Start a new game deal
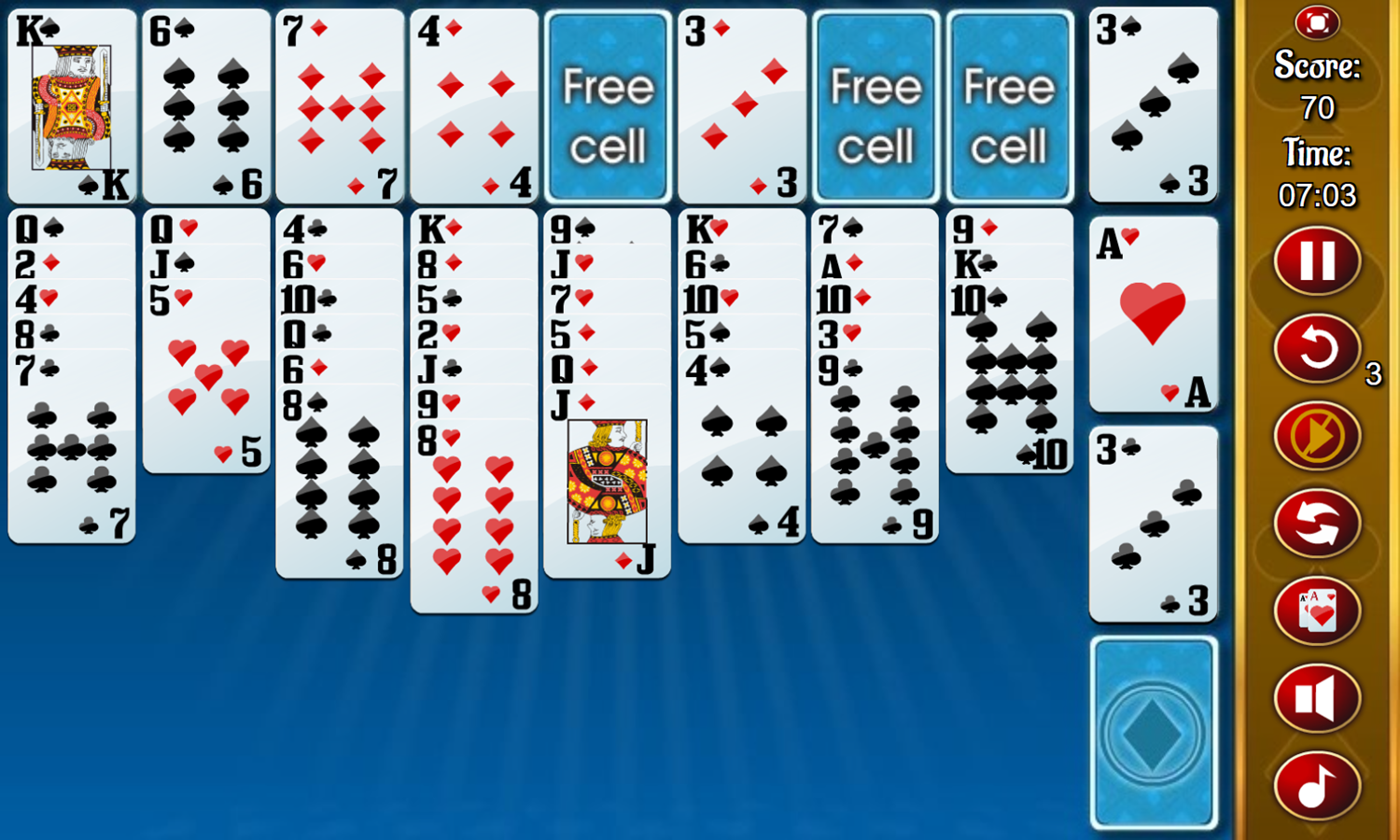 pos(1316,611)
